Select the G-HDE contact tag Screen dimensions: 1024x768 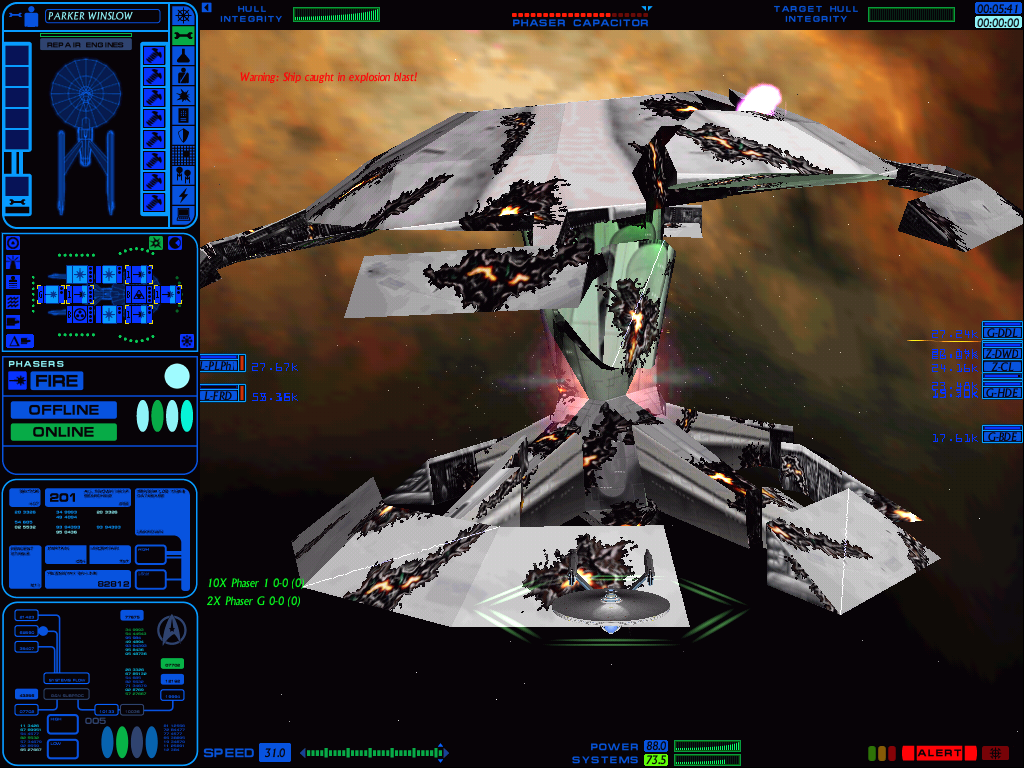point(1002,392)
